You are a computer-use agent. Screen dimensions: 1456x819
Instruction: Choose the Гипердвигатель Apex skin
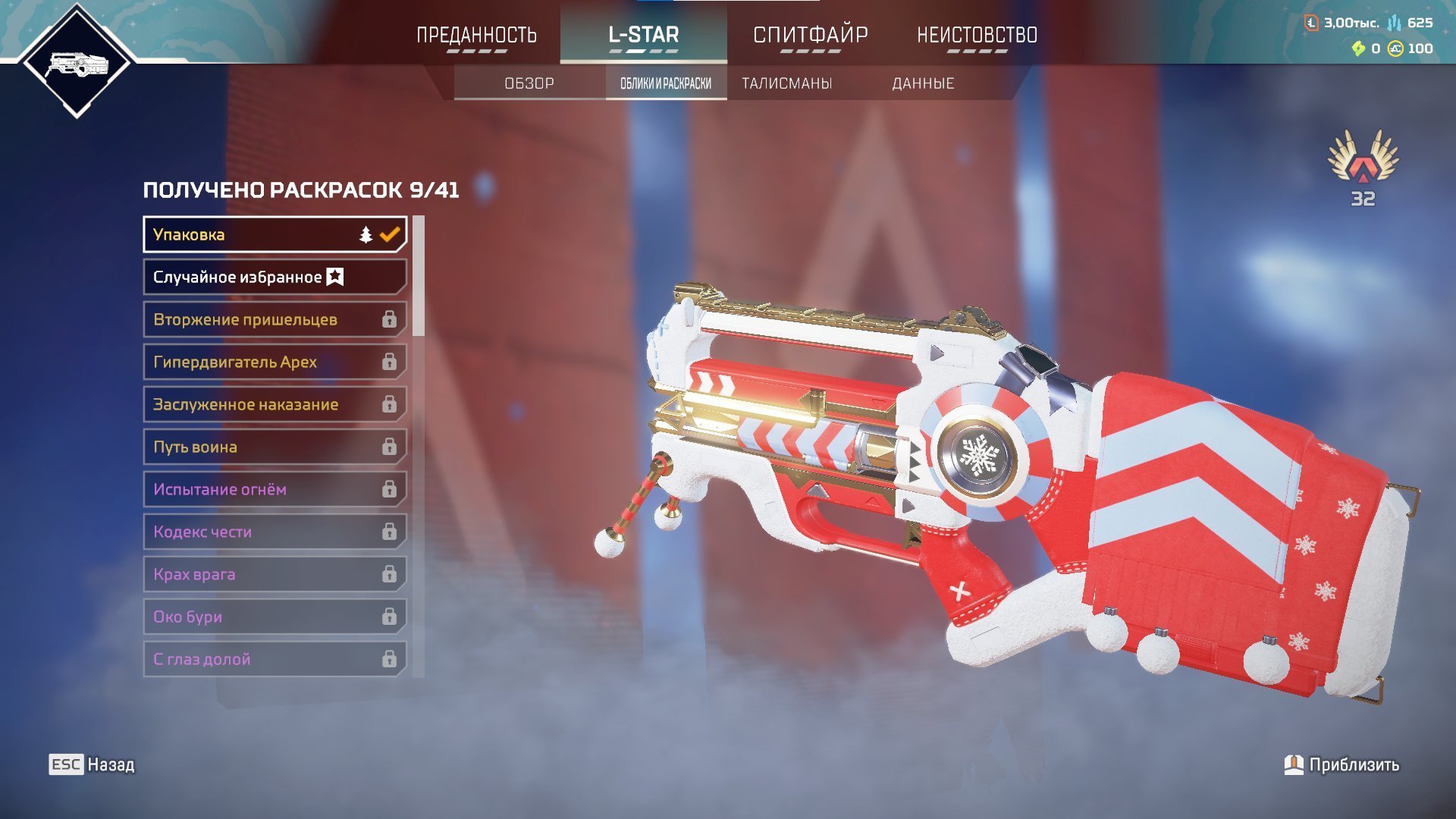[x=275, y=362]
